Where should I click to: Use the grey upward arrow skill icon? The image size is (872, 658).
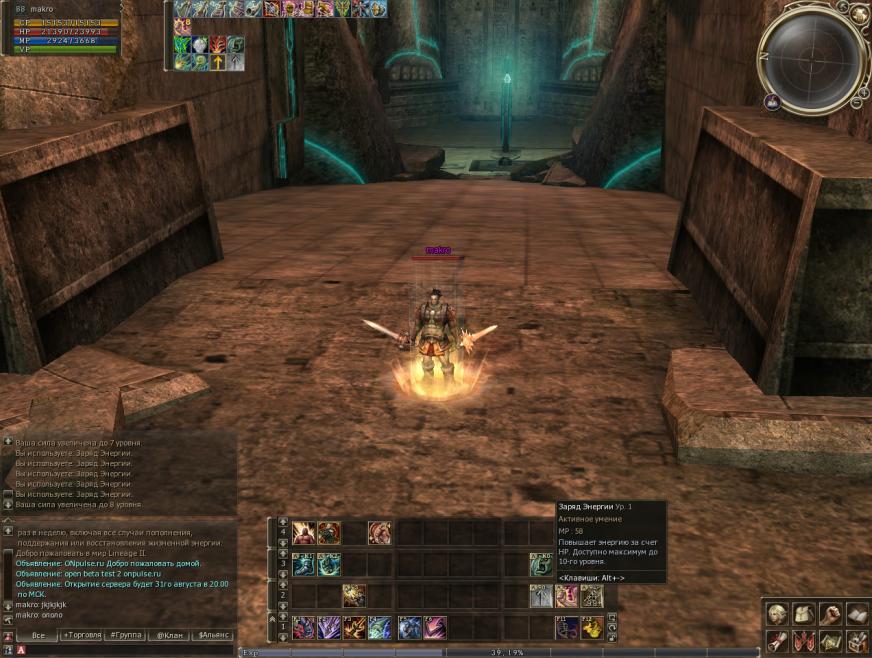pos(541,596)
